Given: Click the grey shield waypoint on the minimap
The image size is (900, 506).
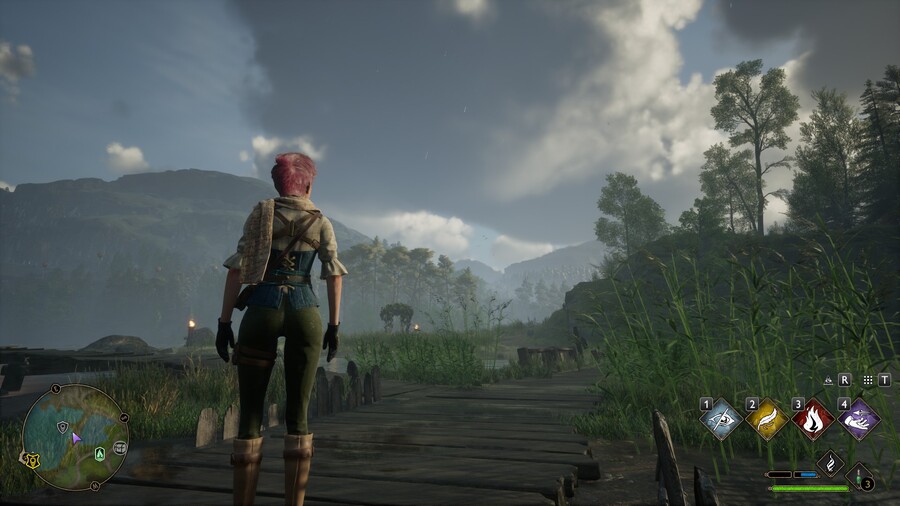Looking at the screenshot, I should (x=61, y=426).
